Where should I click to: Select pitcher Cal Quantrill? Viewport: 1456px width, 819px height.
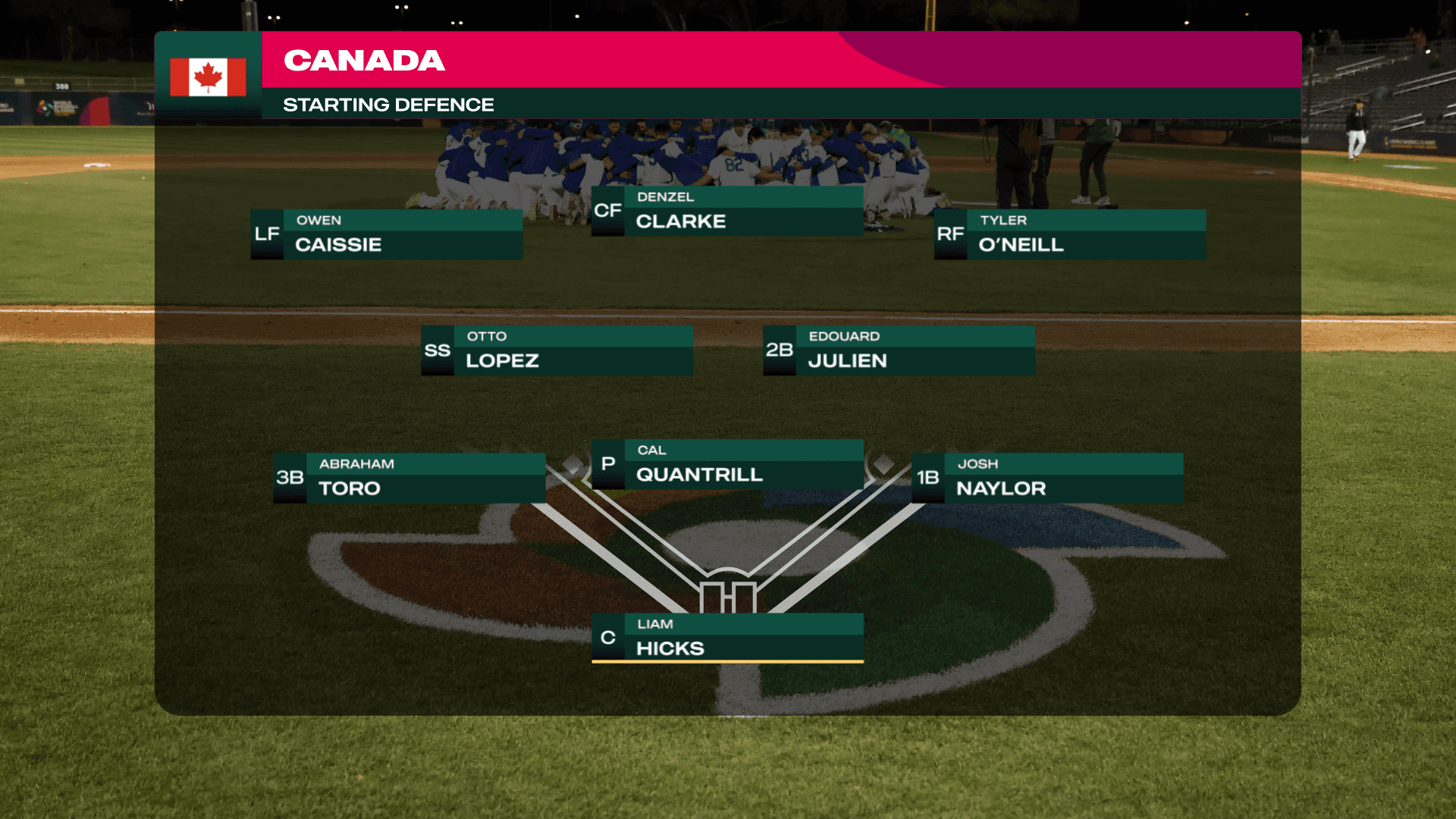click(x=727, y=464)
